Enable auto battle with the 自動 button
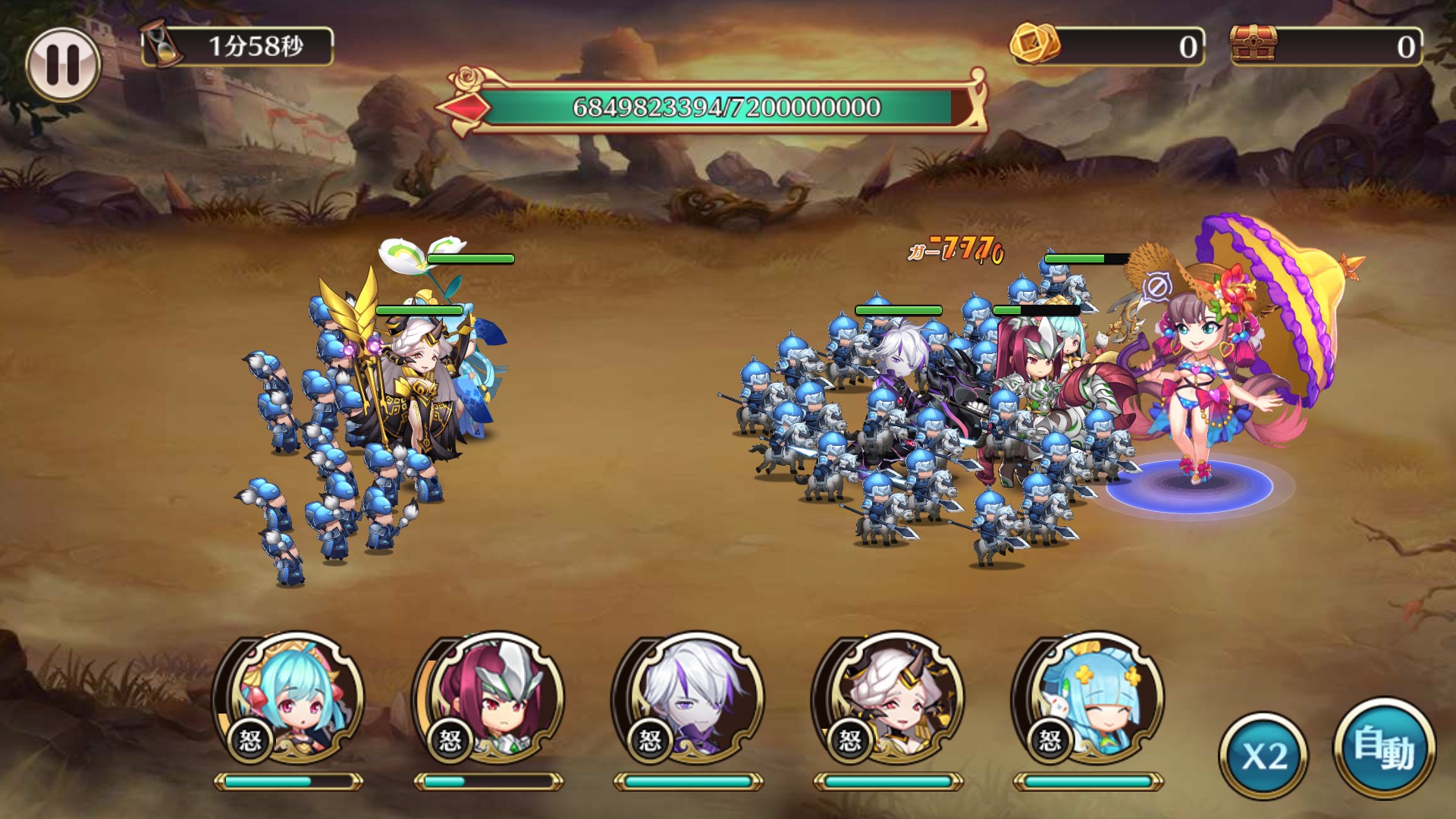This screenshot has height=819, width=1456. [x=1384, y=748]
